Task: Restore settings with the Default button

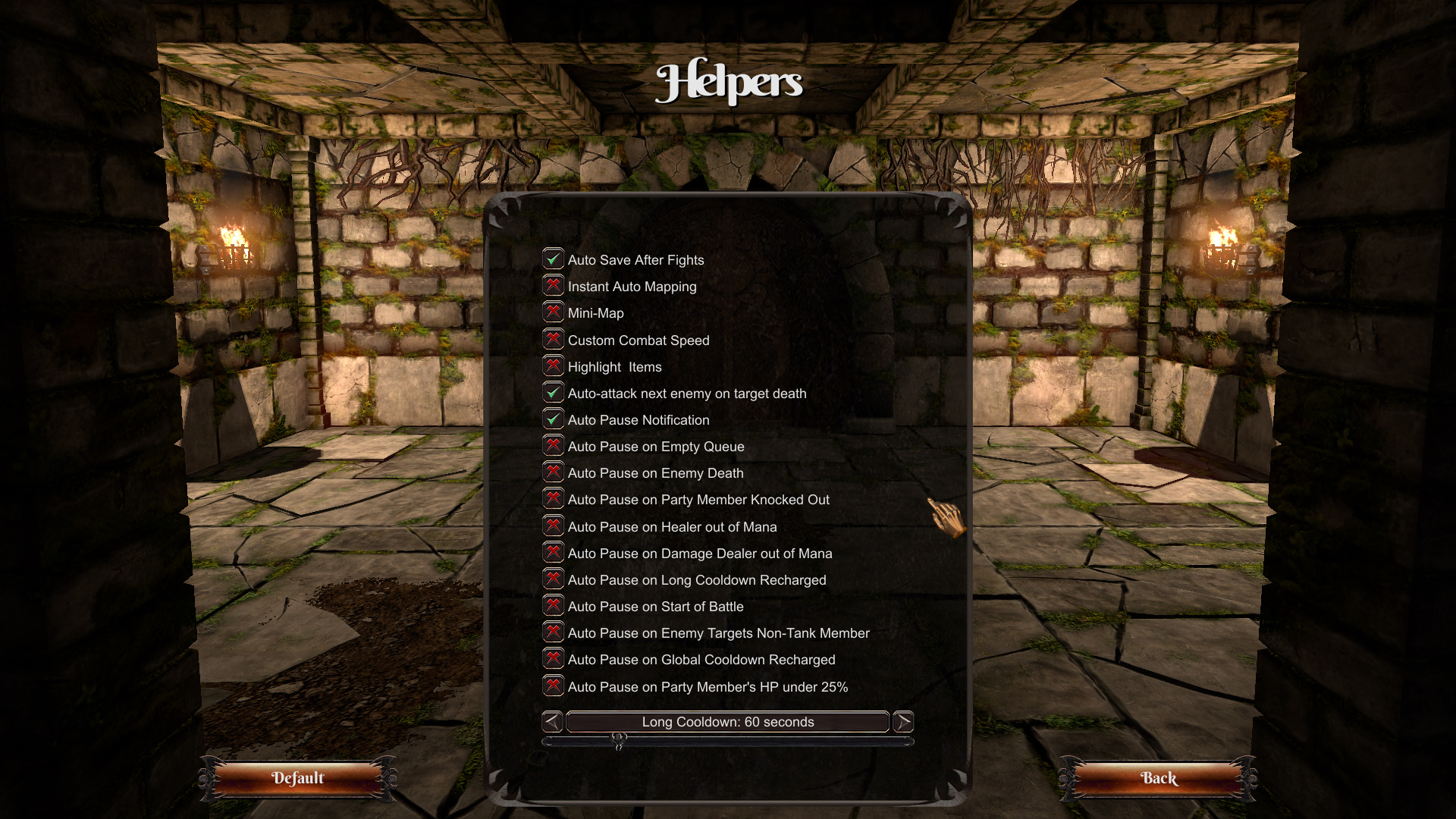Action: pos(298,778)
